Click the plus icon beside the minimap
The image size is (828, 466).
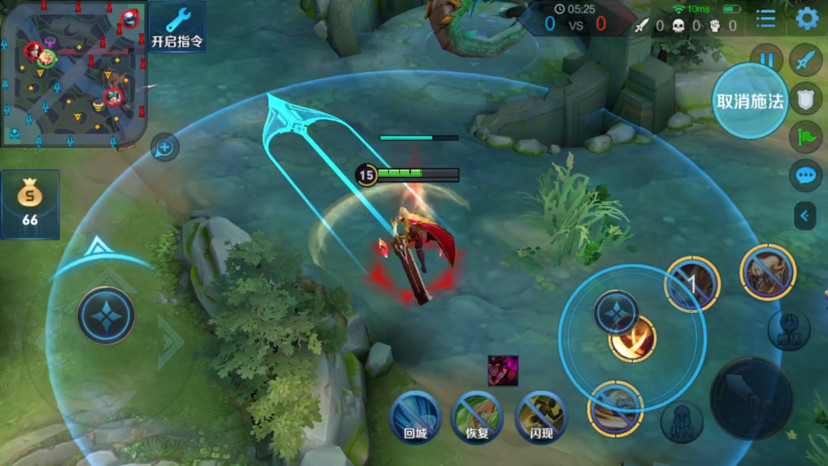pyautogui.click(x=165, y=148)
